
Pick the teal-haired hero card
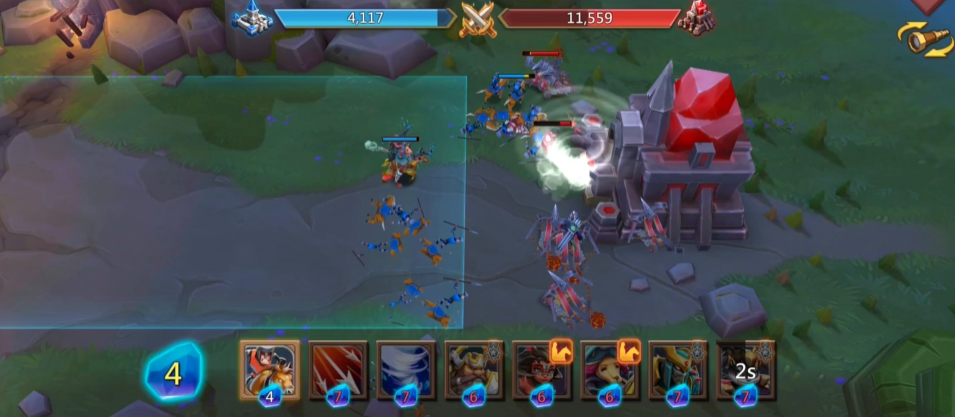[609, 369]
